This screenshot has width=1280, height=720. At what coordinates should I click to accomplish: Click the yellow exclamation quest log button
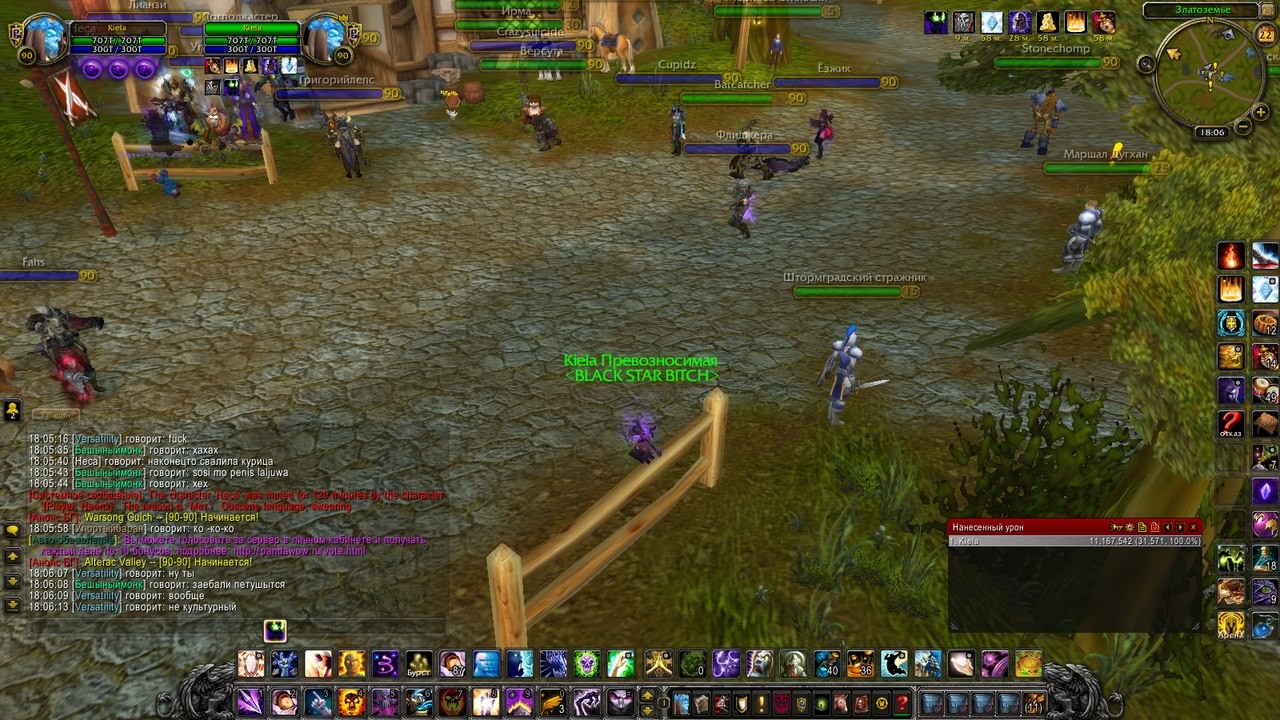tap(761, 703)
